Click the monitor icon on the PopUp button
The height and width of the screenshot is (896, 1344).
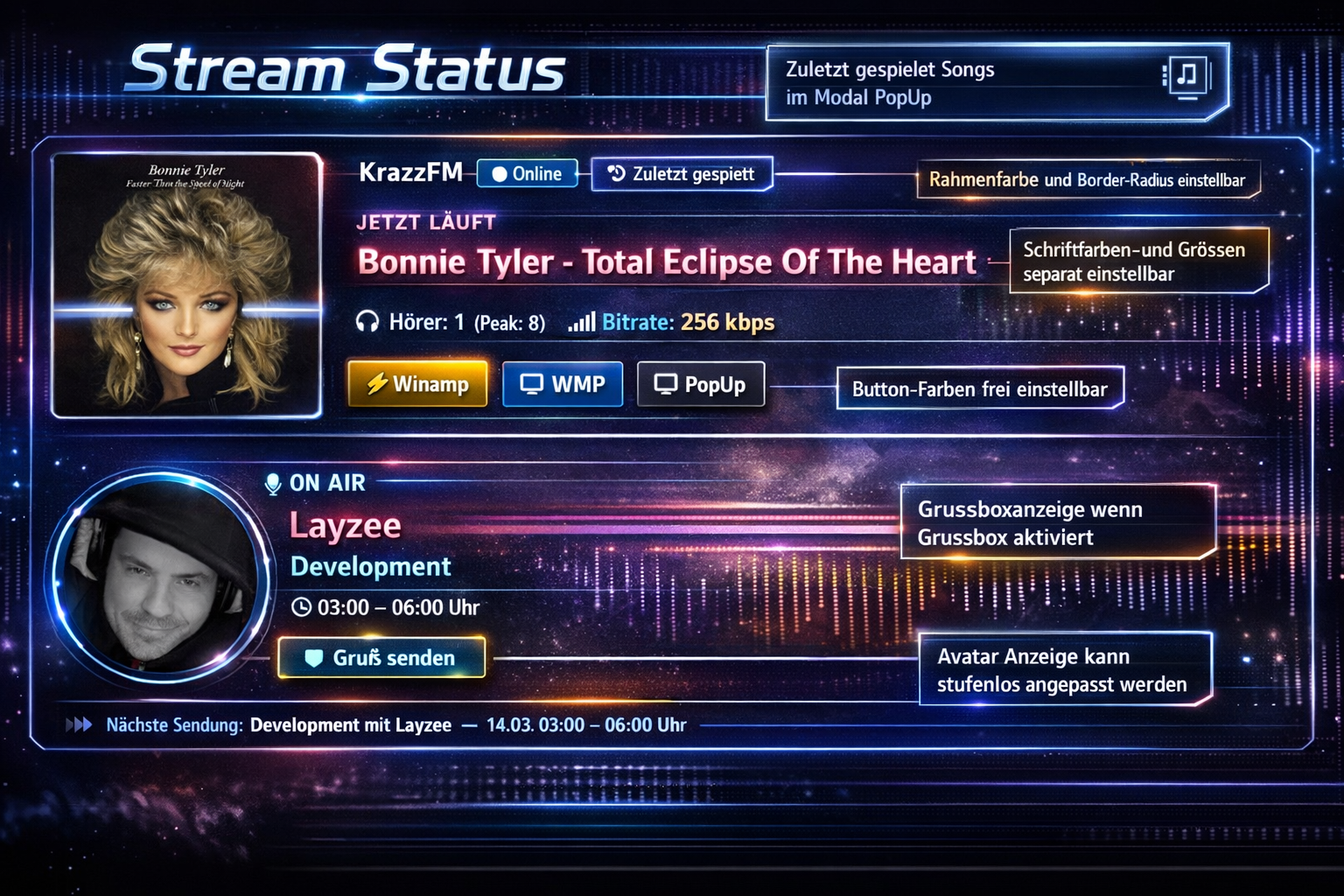[x=665, y=382]
